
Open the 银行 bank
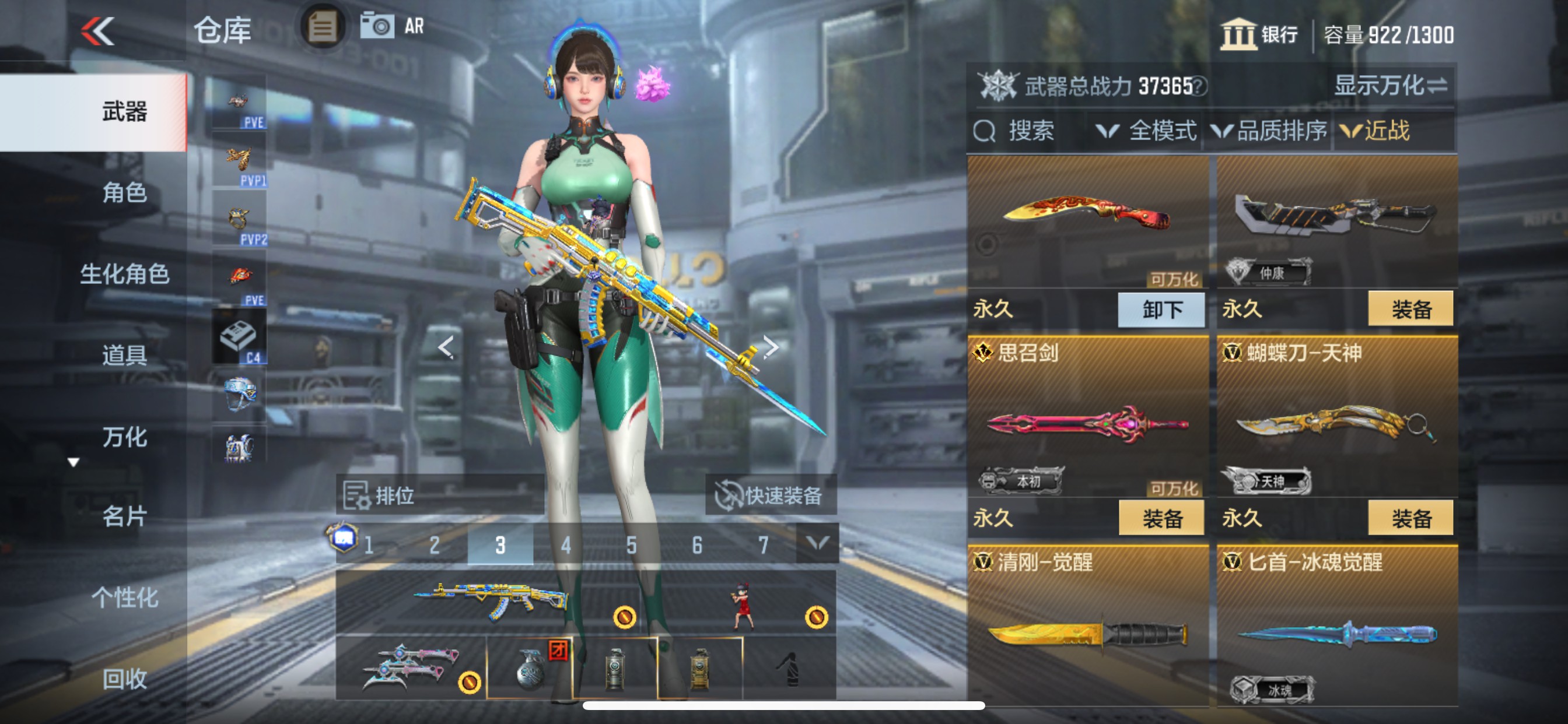pyautogui.click(x=1260, y=34)
